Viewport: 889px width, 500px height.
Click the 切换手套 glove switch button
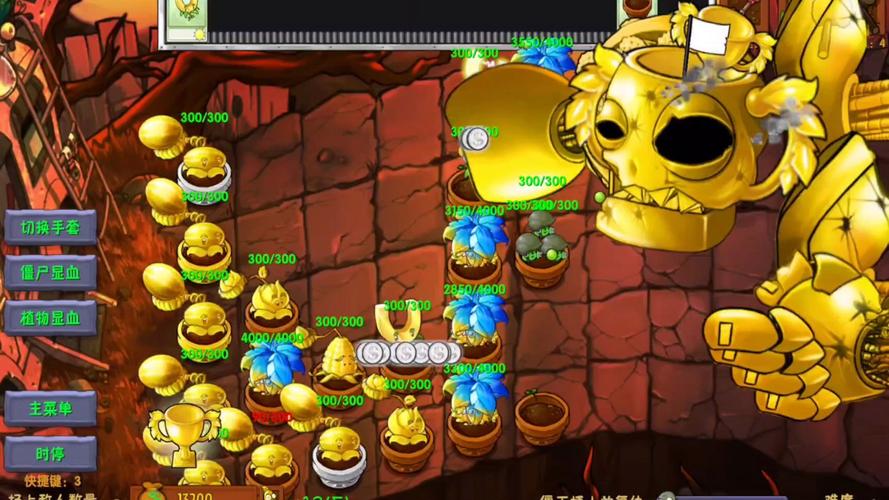(51, 227)
